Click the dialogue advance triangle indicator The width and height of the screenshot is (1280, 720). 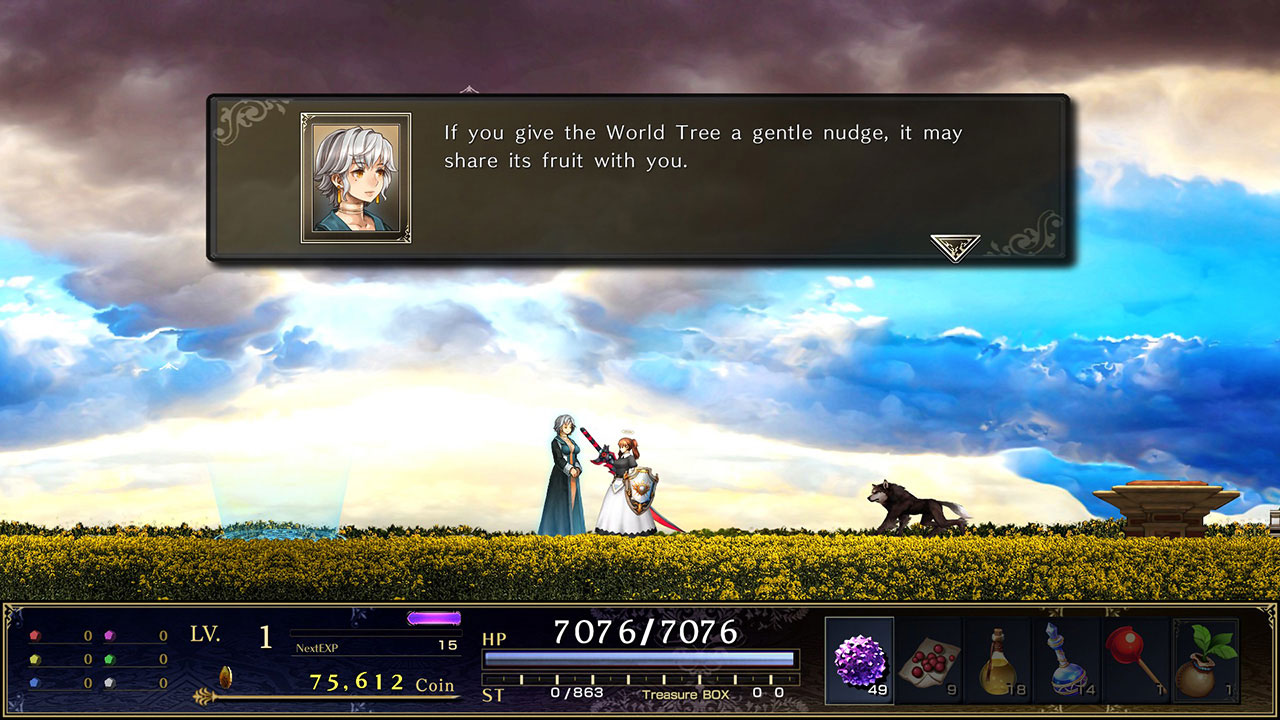[954, 240]
